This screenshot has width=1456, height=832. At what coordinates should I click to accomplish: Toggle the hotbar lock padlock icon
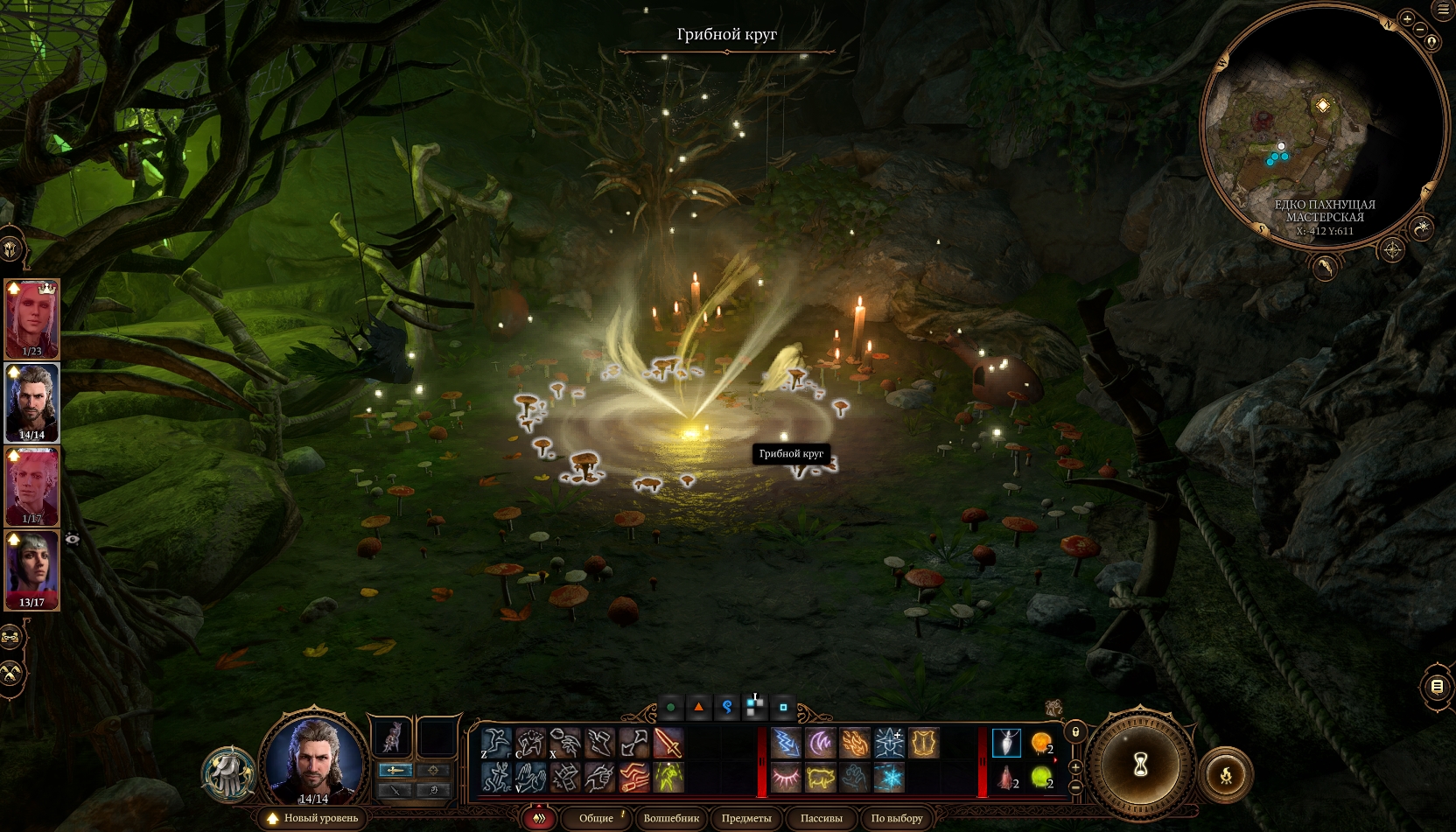pos(1075,731)
